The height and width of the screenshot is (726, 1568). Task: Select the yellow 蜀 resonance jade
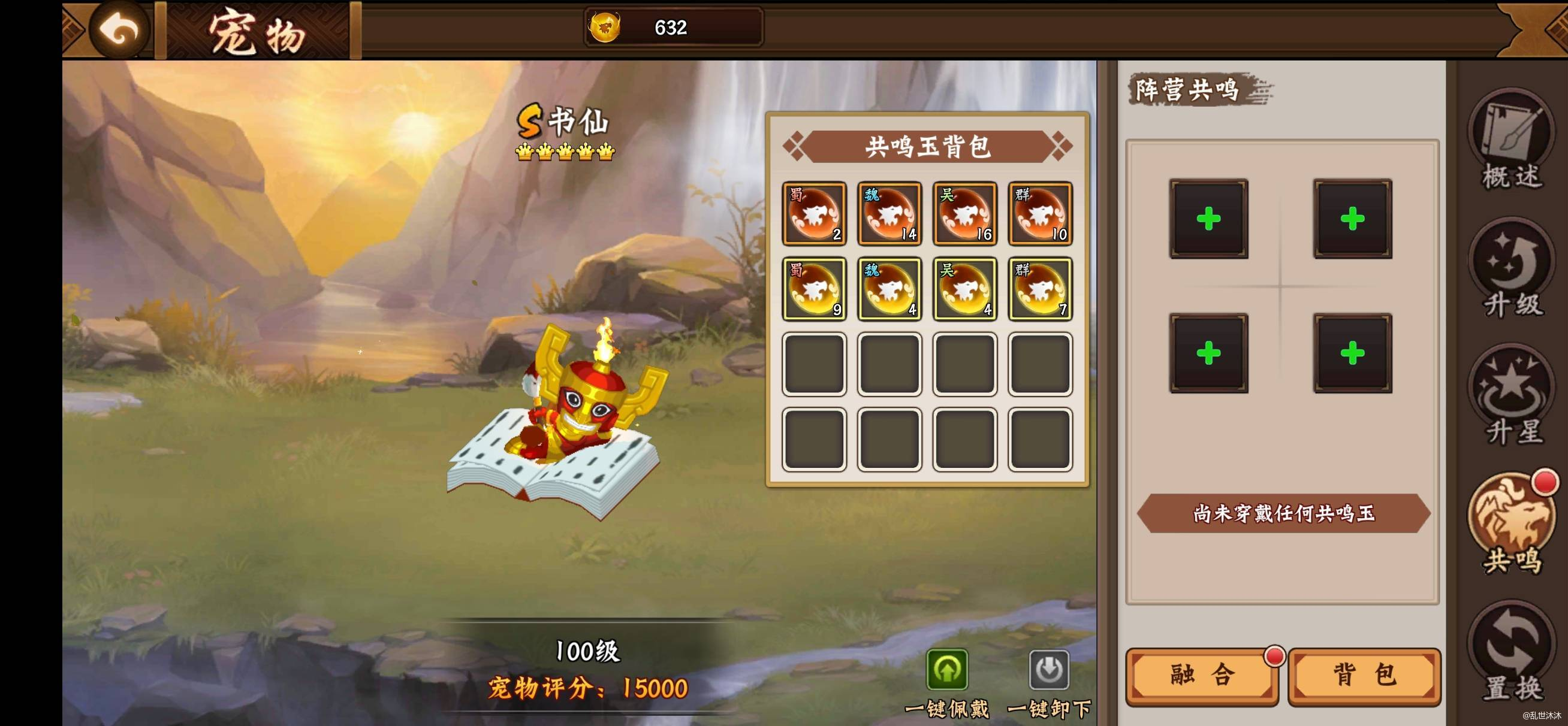[814, 289]
